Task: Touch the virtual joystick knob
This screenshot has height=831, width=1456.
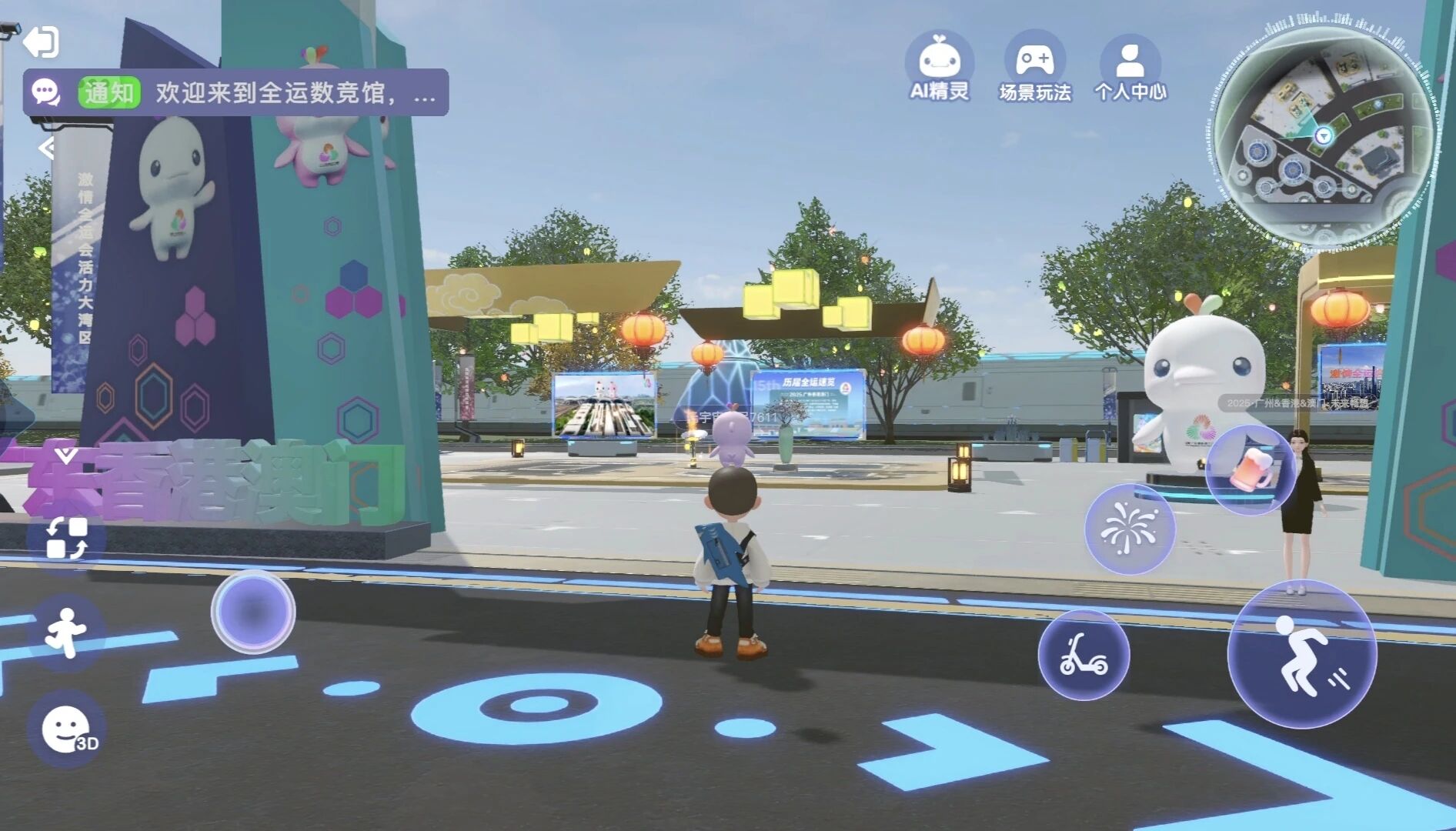Action: click(253, 612)
